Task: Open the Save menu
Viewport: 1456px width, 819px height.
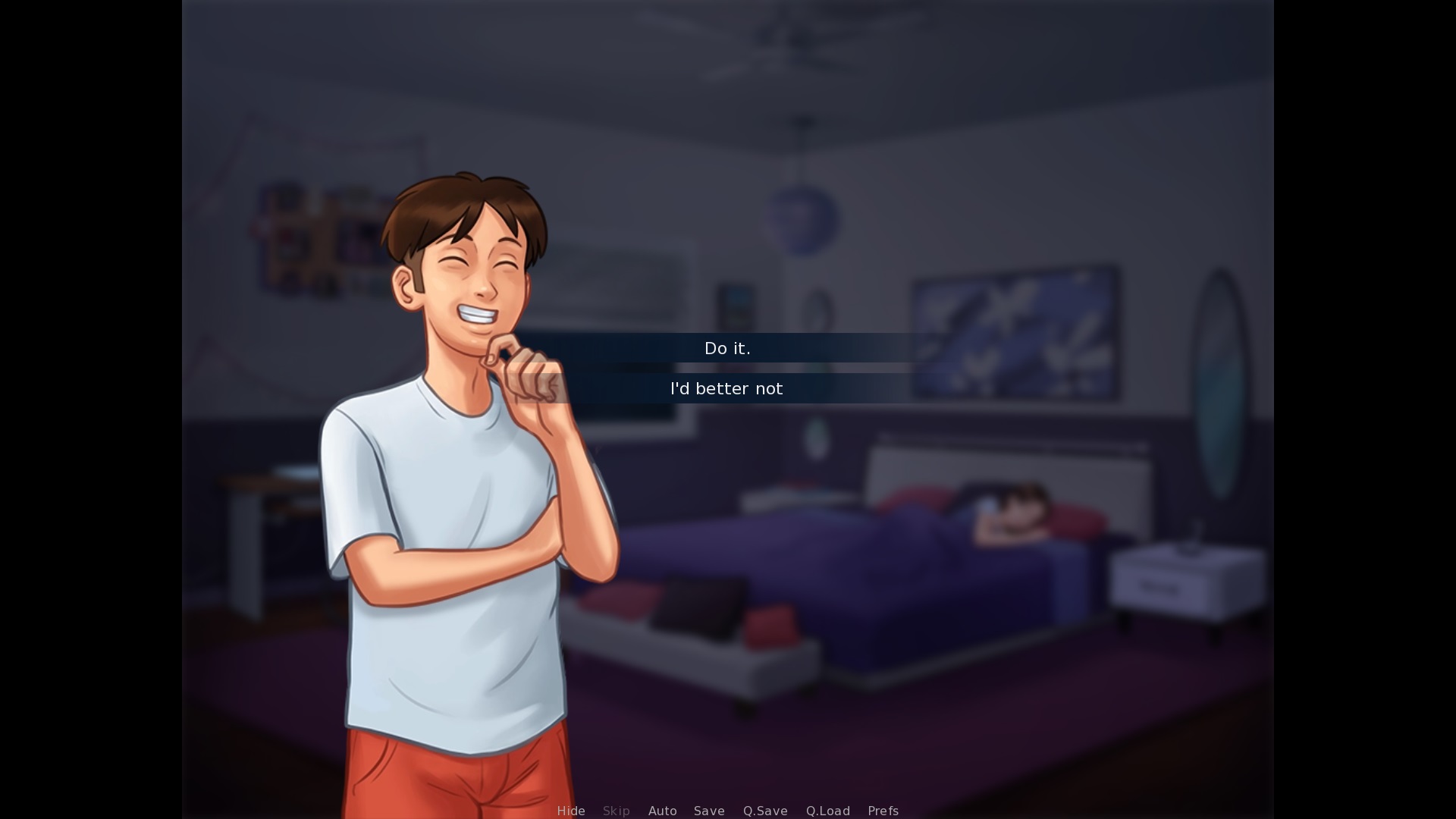Action: (x=709, y=811)
